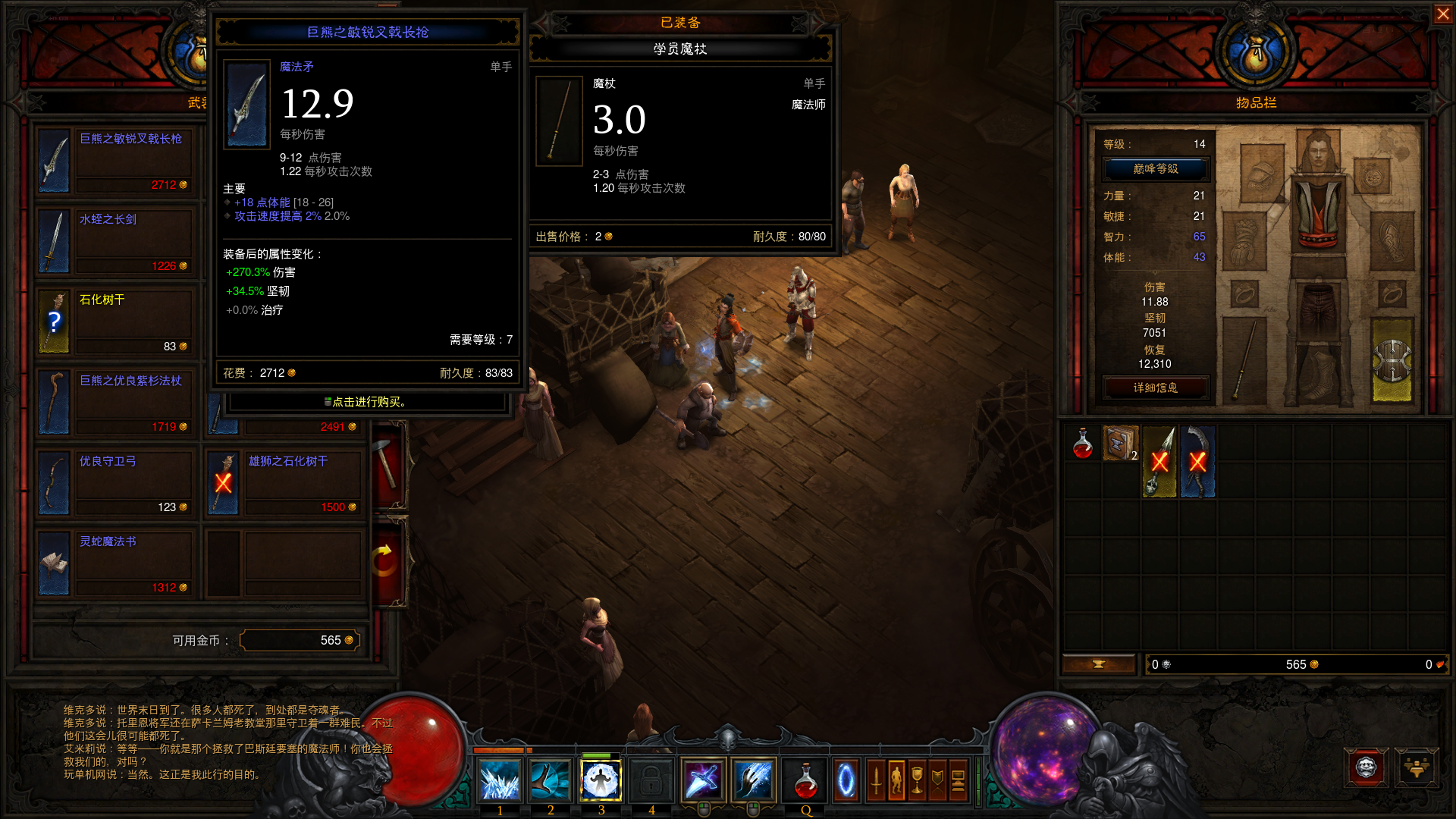This screenshot has height=819, width=1456.
Task: Select the 雄狮之石化树干 wand listing
Action: [x=283, y=483]
